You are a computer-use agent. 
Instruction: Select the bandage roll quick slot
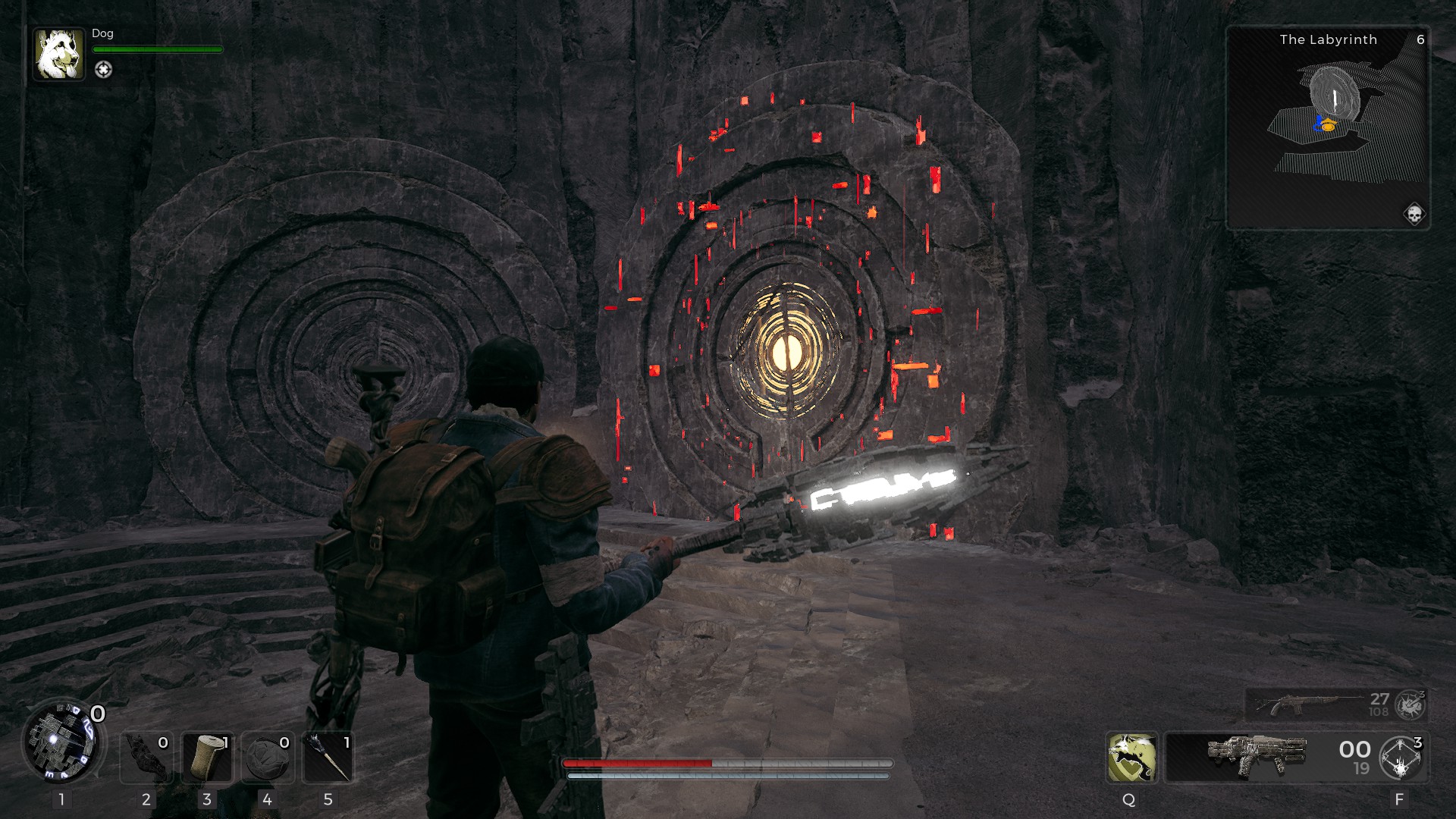[207, 757]
